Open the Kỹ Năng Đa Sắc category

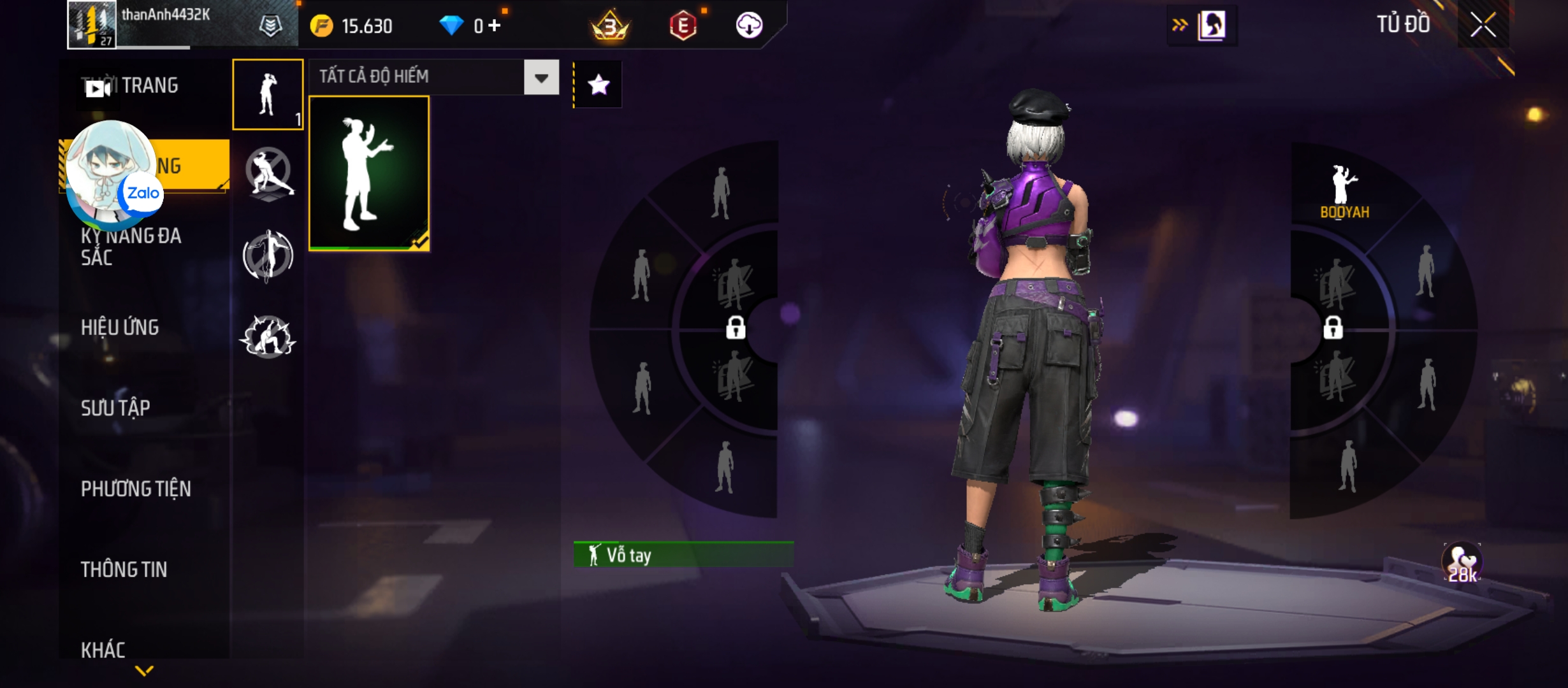click(131, 247)
